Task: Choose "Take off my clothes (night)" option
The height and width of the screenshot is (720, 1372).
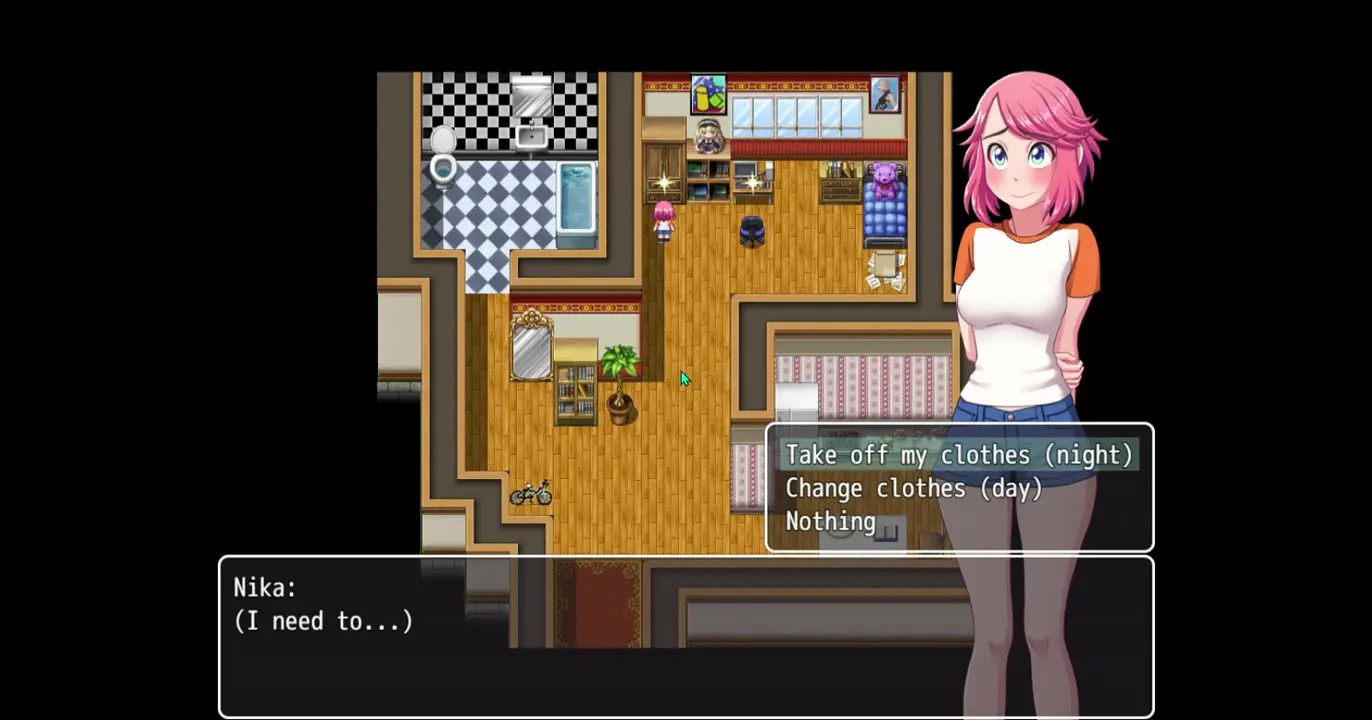Action: pyautogui.click(x=958, y=455)
